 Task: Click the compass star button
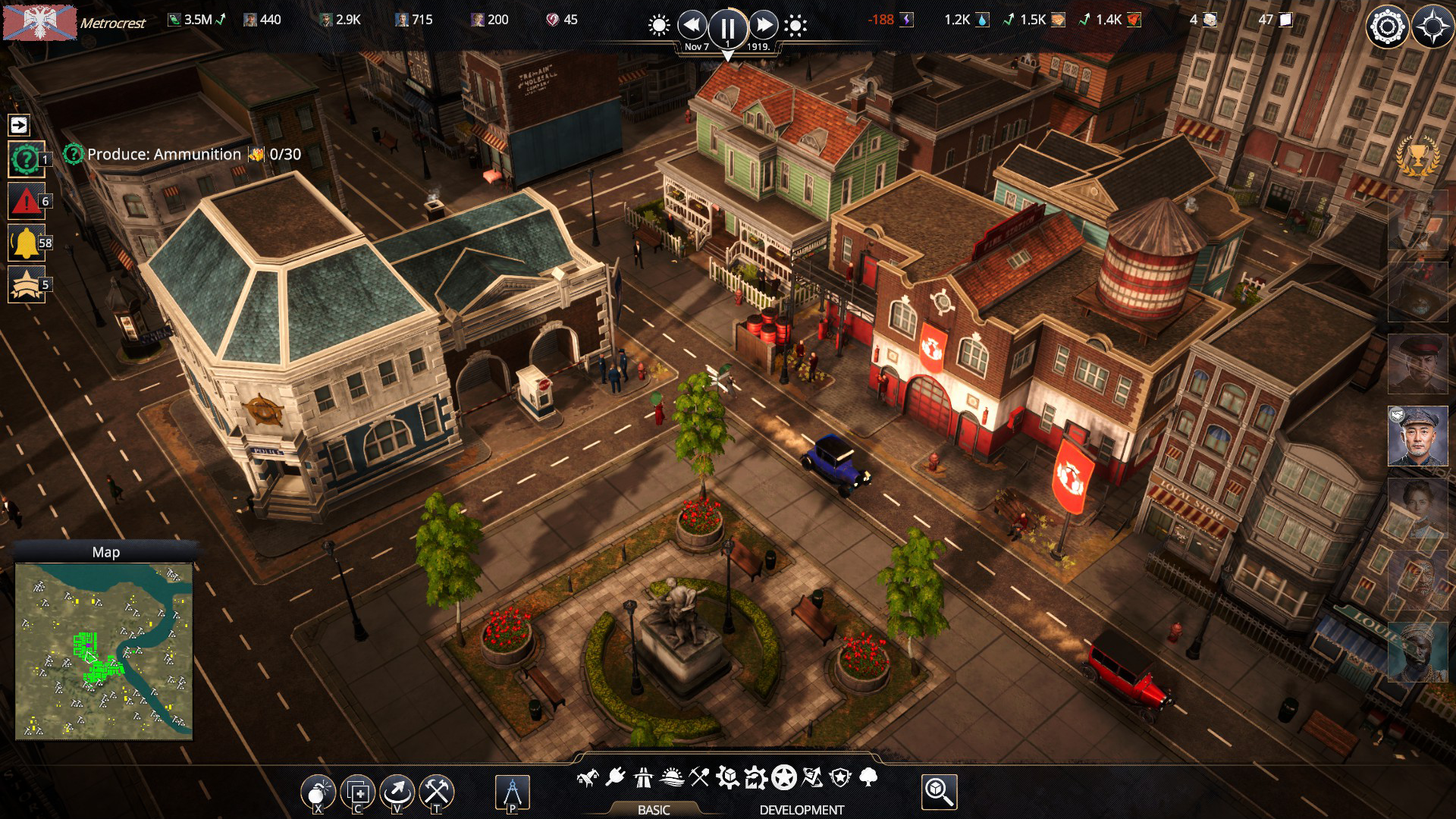pyautogui.click(x=1432, y=28)
